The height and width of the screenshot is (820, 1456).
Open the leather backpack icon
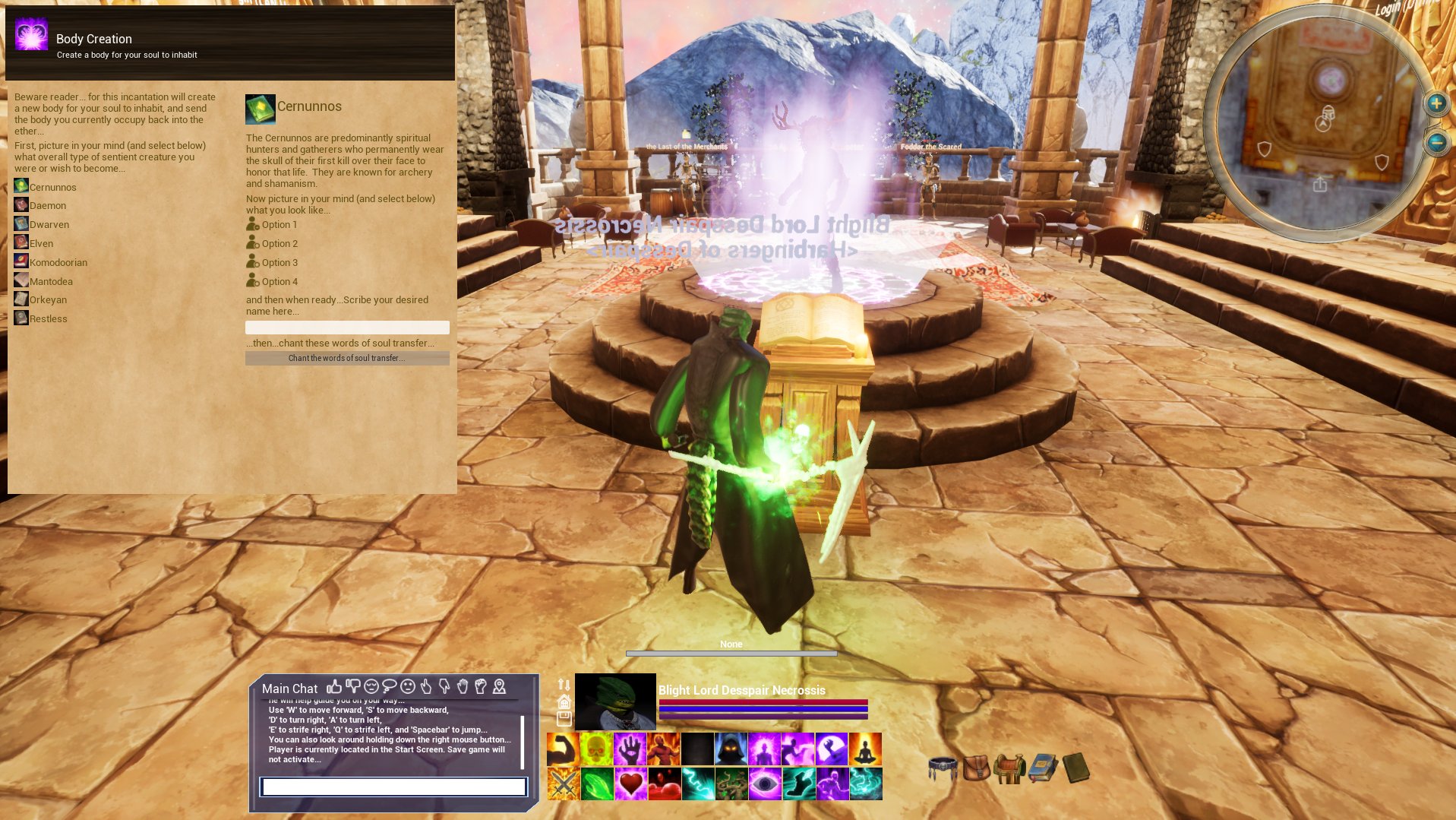pos(978,769)
